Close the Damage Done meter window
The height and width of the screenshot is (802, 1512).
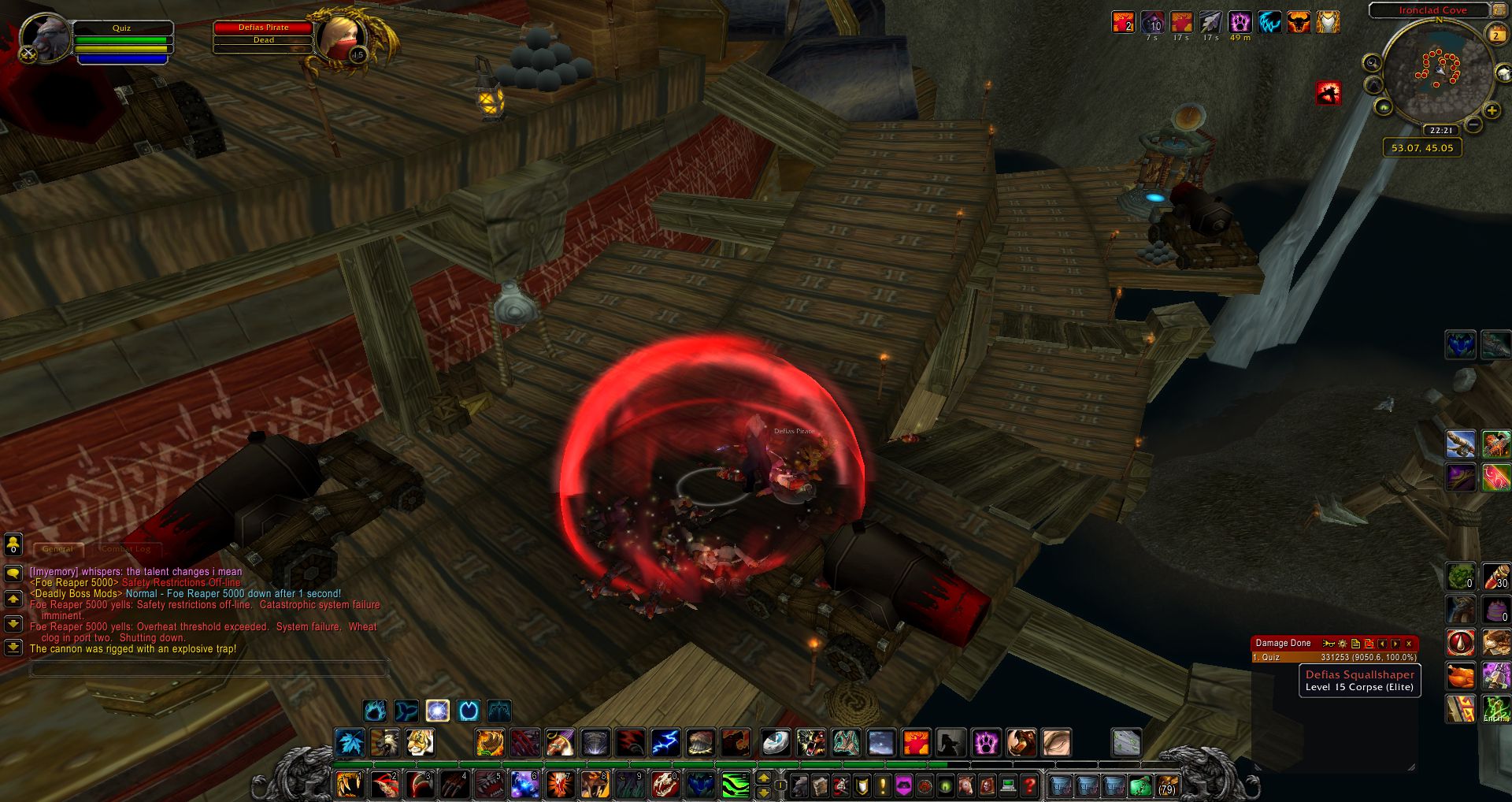1409,644
